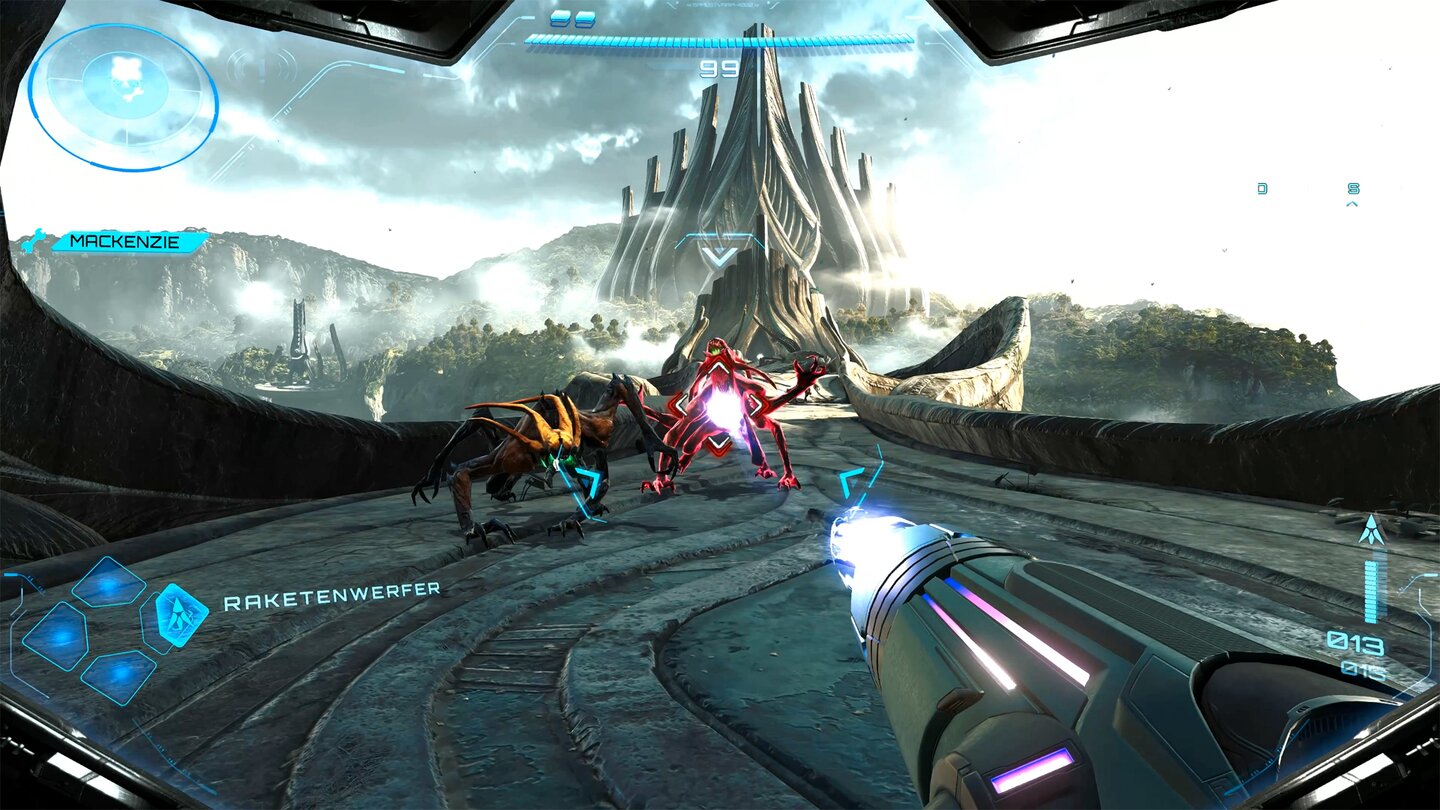Click the circular radar display
The width and height of the screenshot is (1440, 810).
(x=123, y=97)
